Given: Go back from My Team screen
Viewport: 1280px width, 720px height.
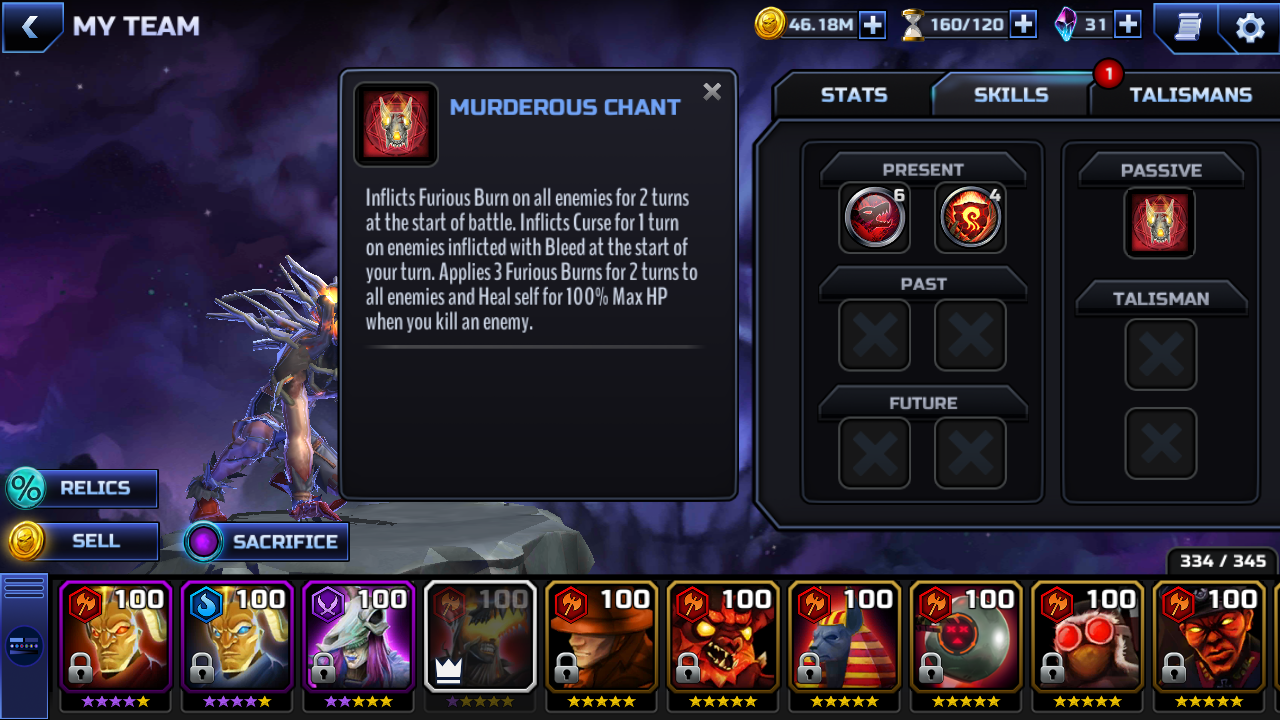Looking at the screenshot, I should point(30,27).
